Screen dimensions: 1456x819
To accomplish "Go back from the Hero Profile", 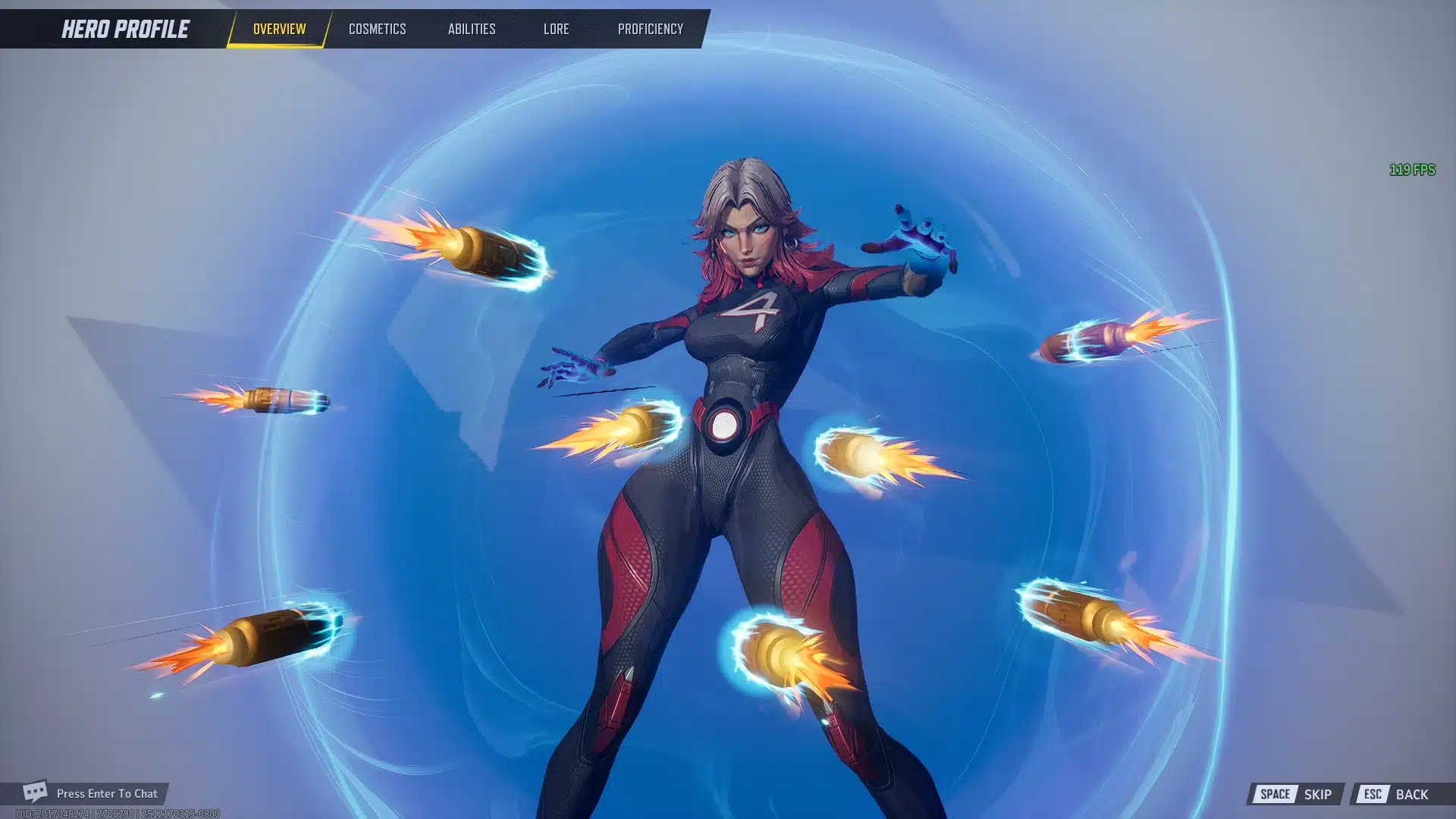I will (x=1395, y=794).
